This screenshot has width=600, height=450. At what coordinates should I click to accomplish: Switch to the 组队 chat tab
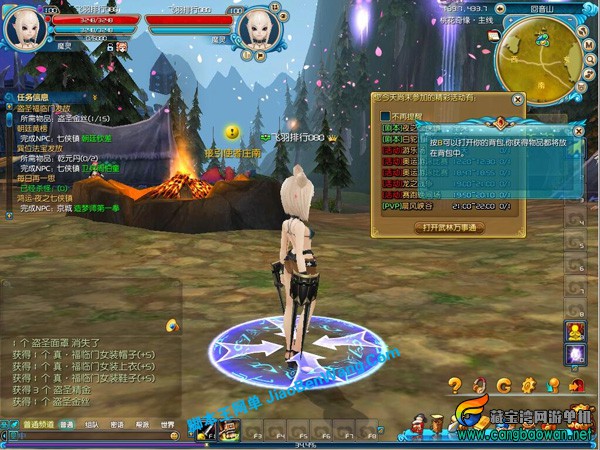coord(92,424)
